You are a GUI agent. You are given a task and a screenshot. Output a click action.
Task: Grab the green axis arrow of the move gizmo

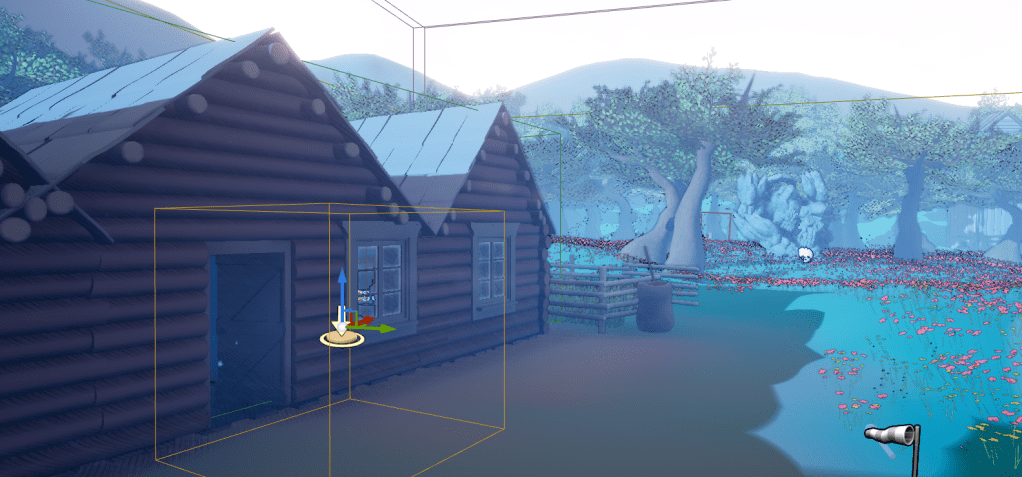click(x=384, y=328)
